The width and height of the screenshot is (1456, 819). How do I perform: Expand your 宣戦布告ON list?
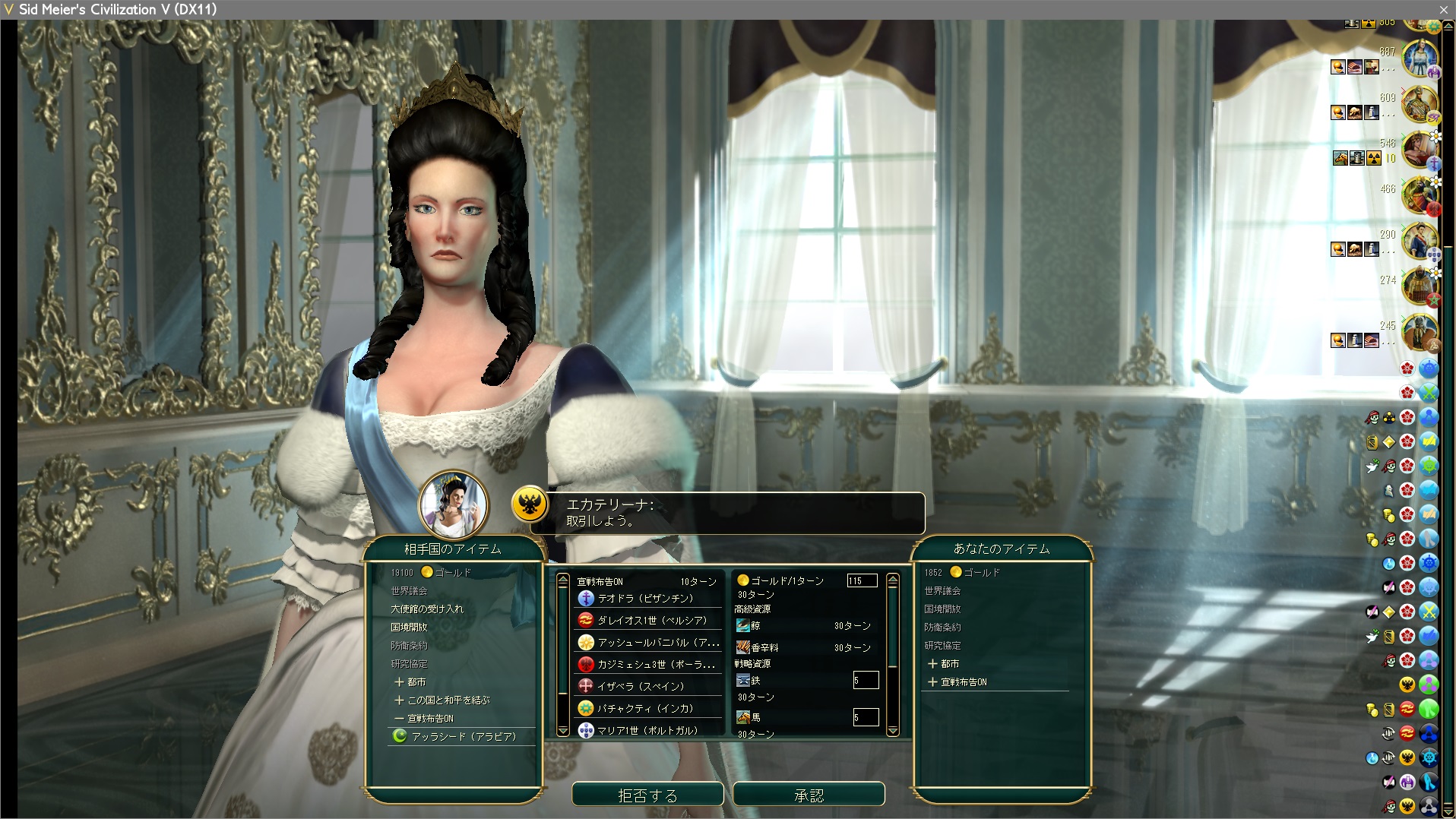957,681
